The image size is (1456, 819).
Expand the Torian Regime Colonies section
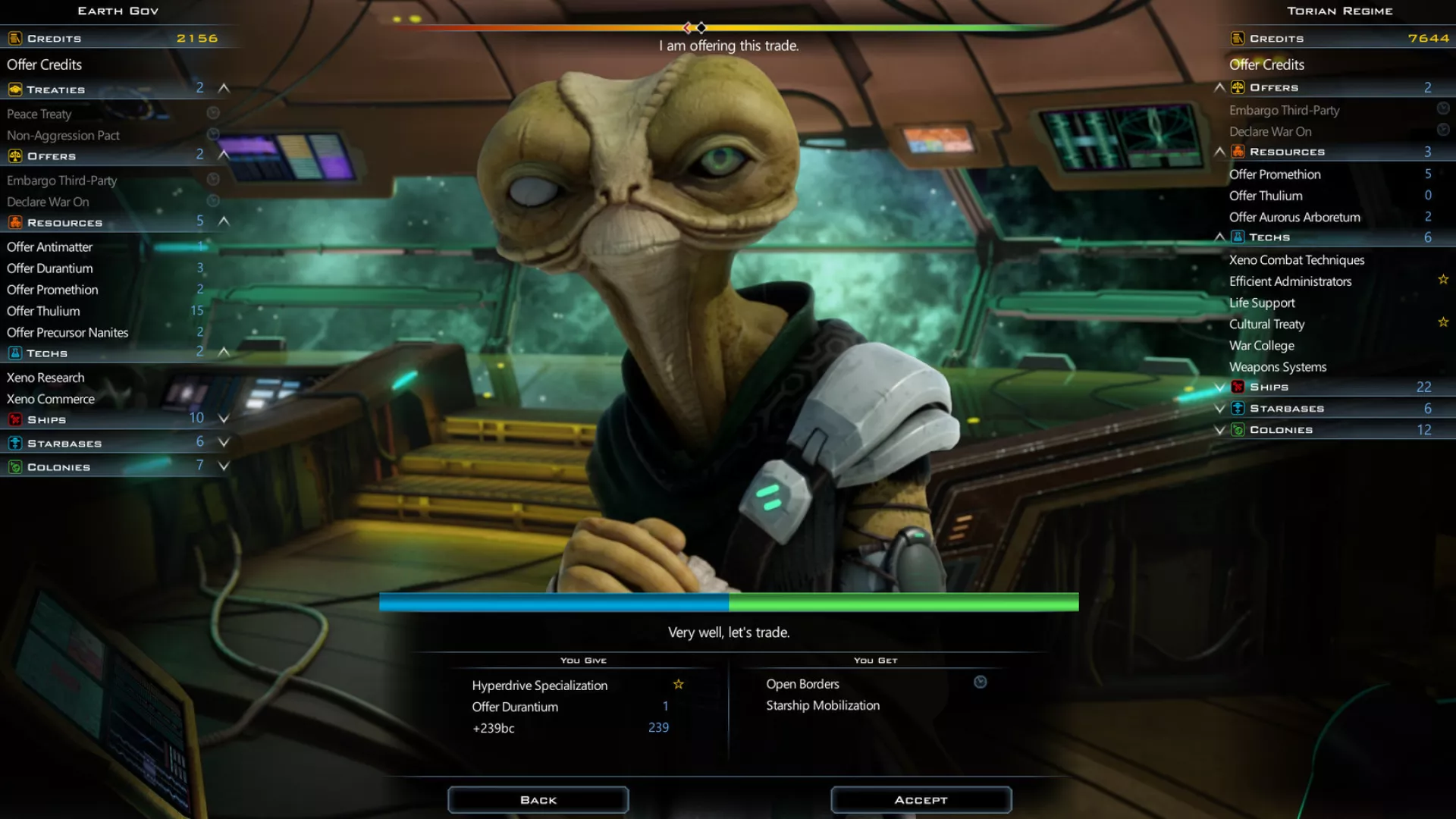pyautogui.click(x=1219, y=430)
